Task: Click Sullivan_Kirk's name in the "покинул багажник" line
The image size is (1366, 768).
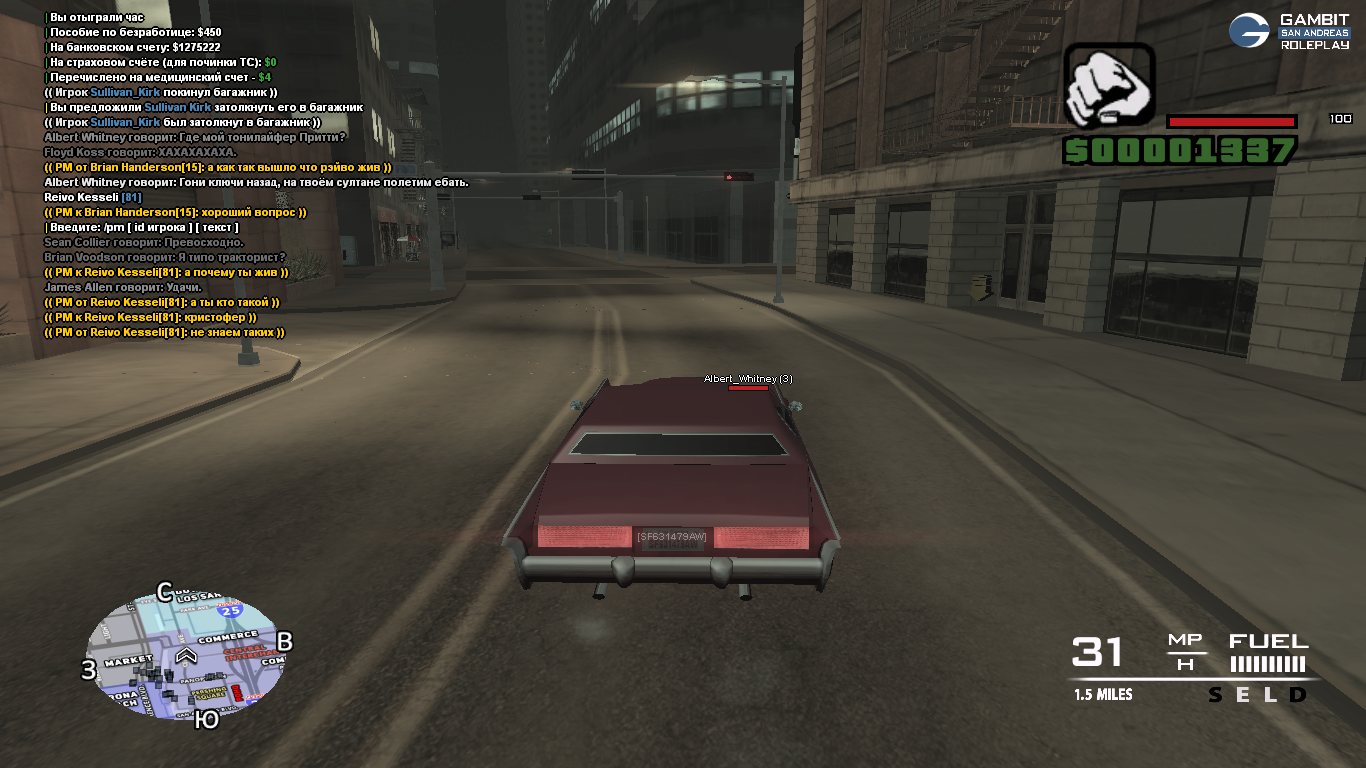Action: pos(125,92)
